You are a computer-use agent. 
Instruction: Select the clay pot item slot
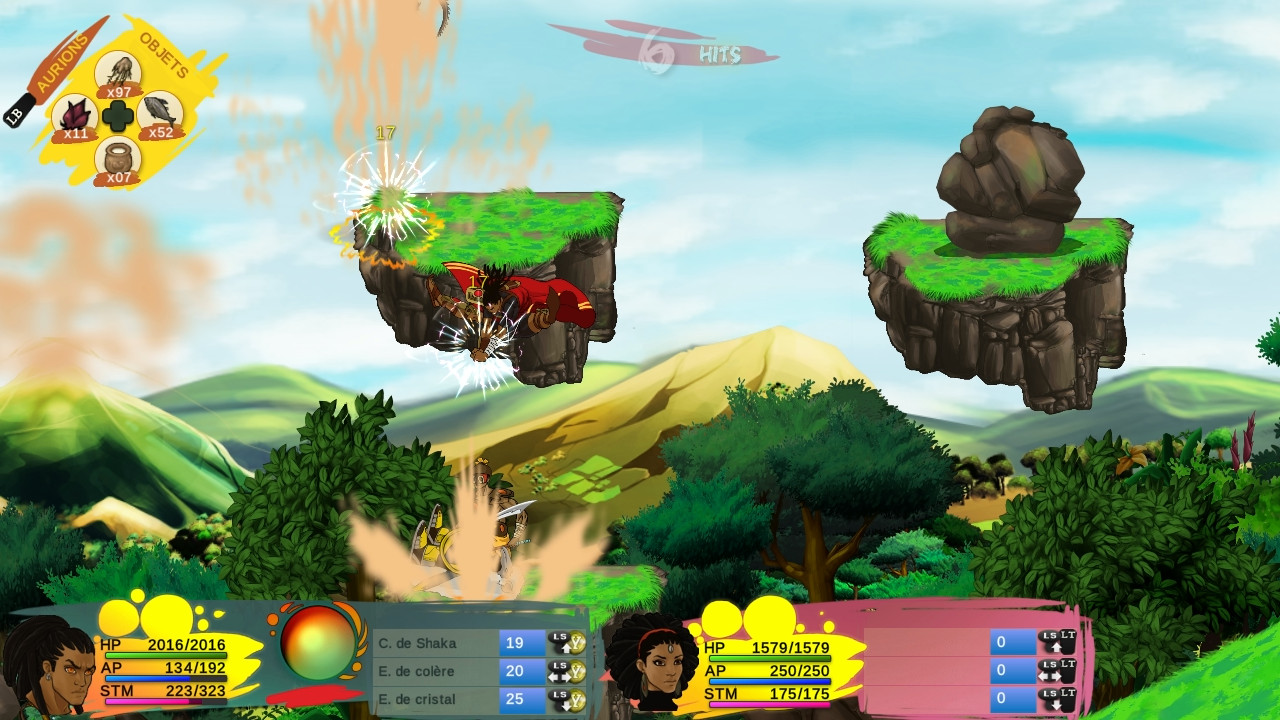[118, 158]
